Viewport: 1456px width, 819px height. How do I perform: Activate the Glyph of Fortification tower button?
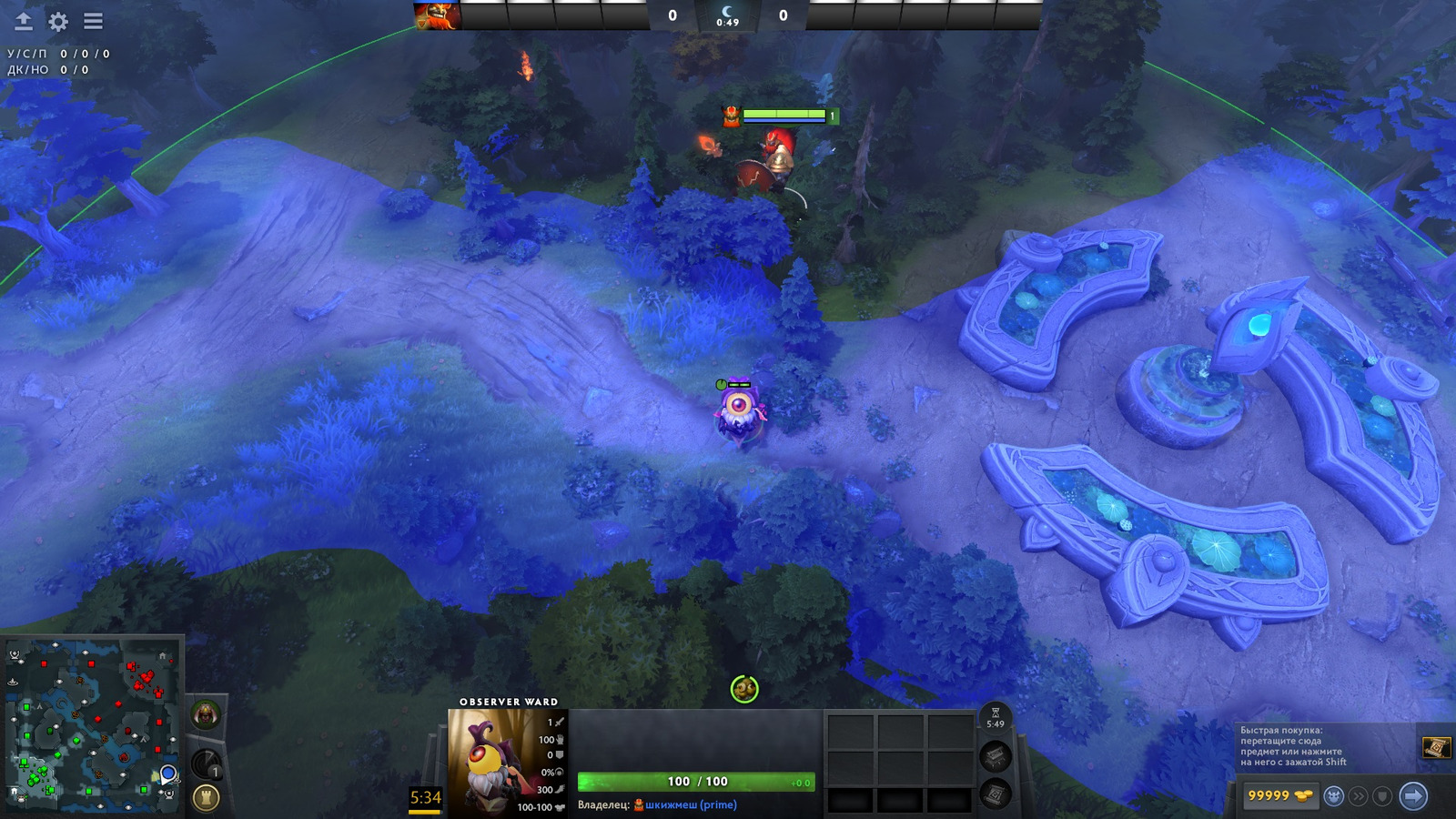207,798
